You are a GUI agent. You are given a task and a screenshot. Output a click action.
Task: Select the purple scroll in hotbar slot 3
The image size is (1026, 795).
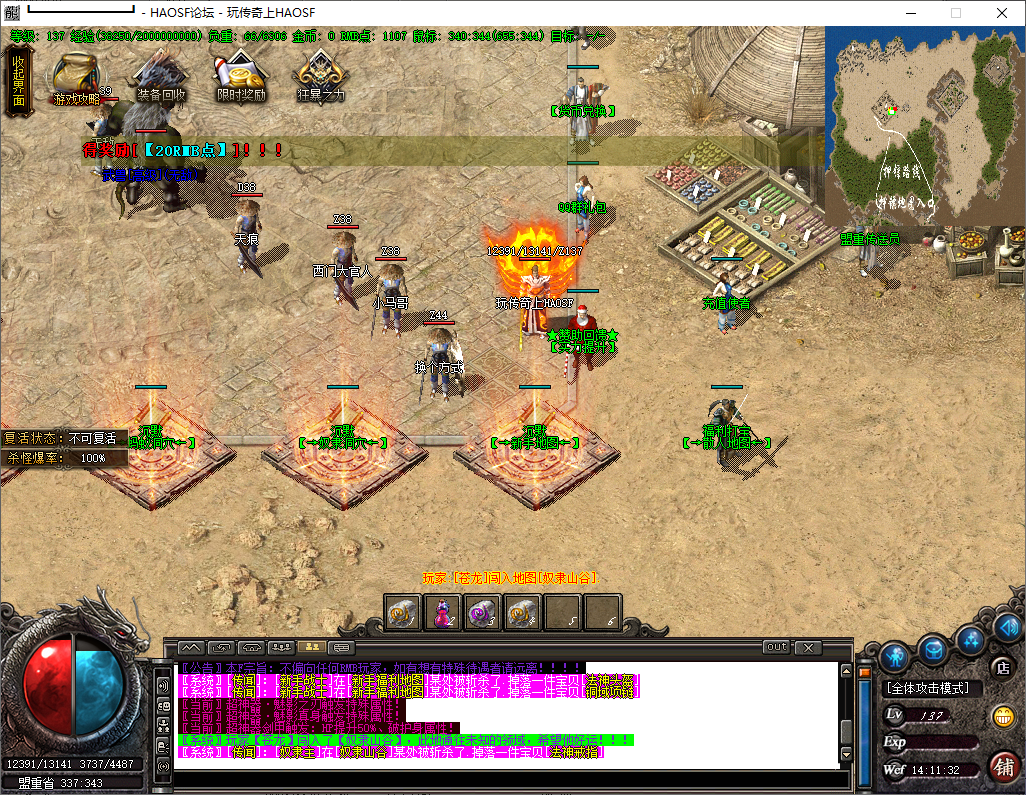pos(484,612)
